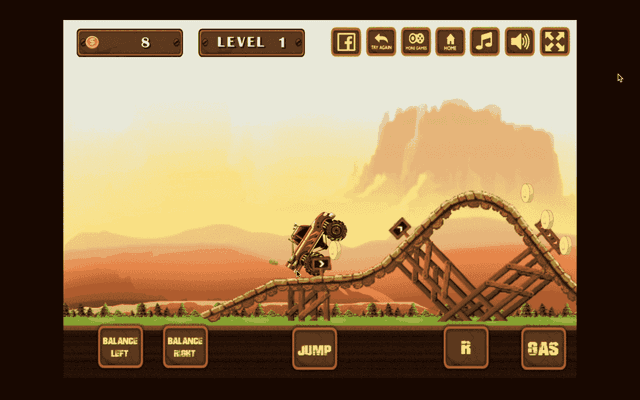Hit the Jump button
This screenshot has height=400, width=640.
point(315,349)
